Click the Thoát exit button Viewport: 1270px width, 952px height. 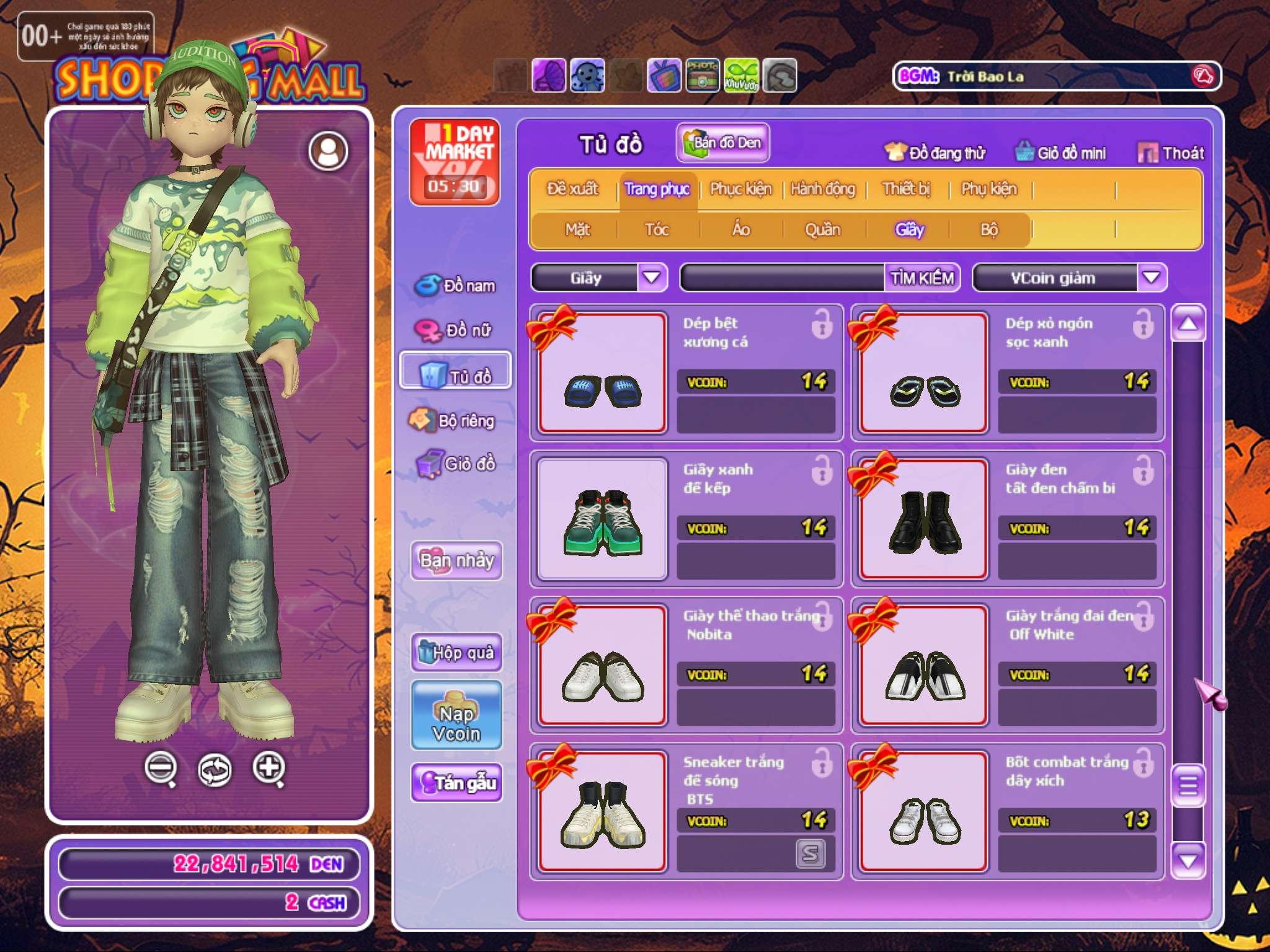(1171, 152)
